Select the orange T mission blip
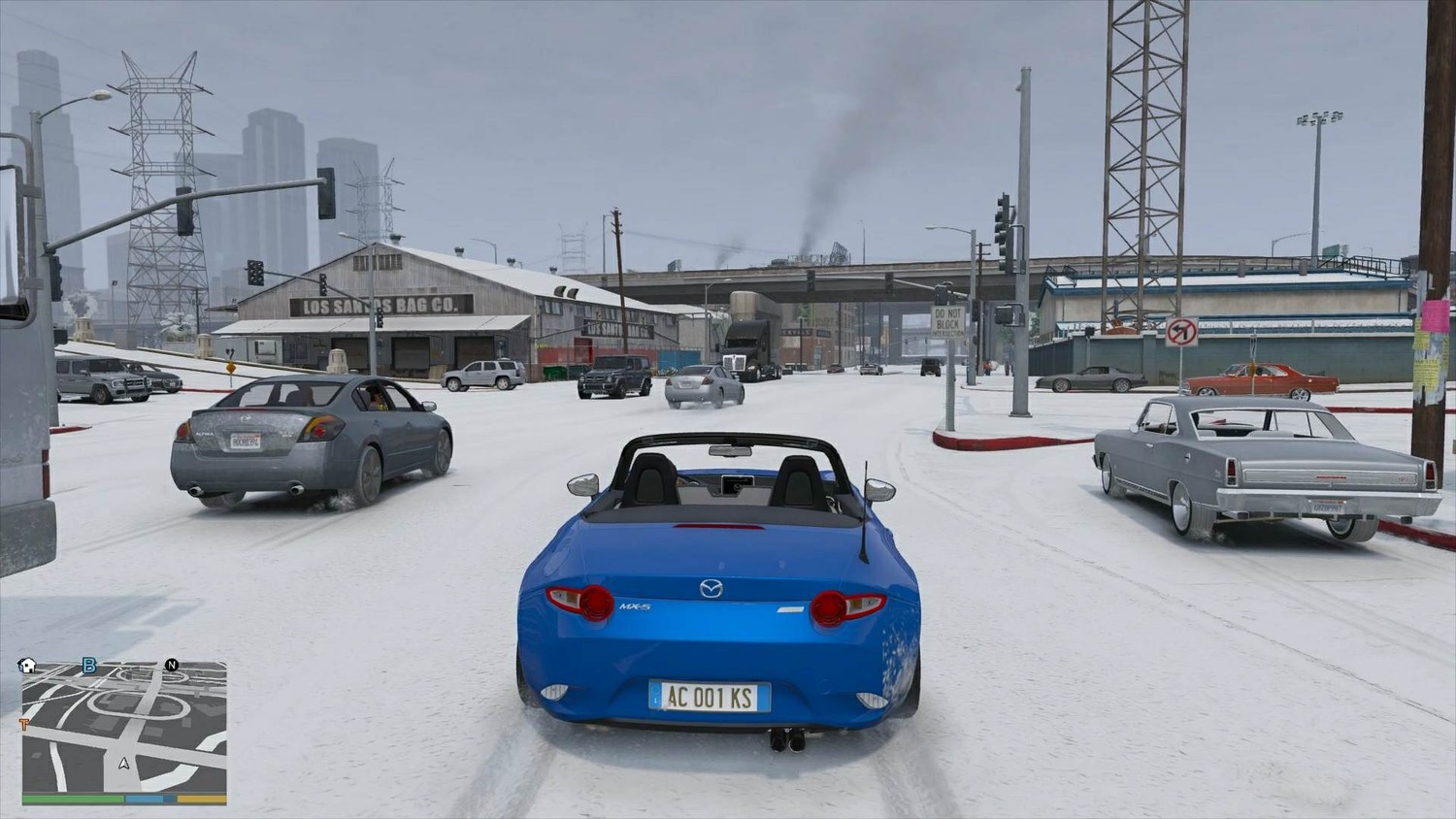 coord(24,724)
